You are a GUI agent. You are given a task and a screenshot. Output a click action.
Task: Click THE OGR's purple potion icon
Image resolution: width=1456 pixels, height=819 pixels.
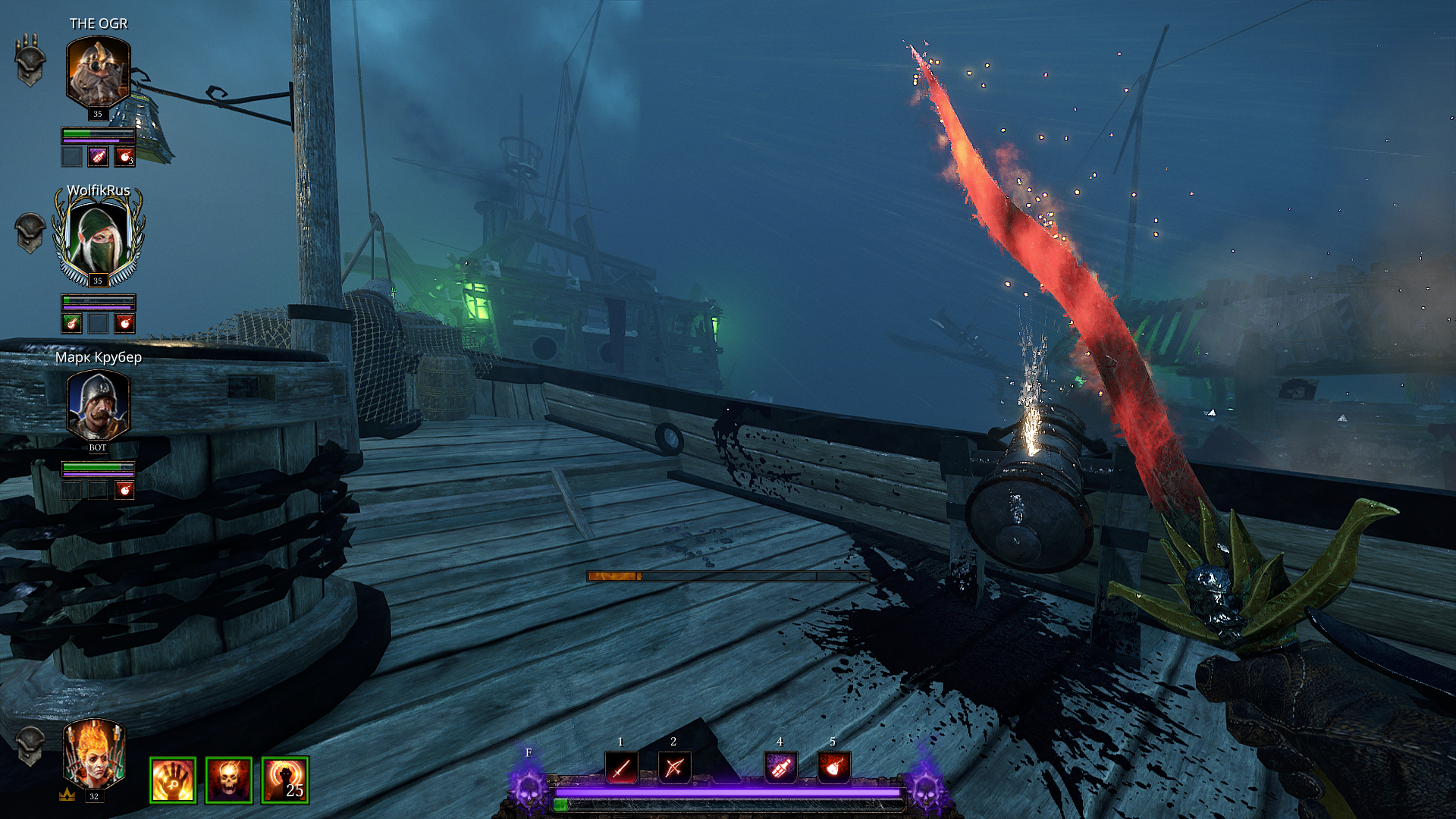pyautogui.click(x=99, y=157)
